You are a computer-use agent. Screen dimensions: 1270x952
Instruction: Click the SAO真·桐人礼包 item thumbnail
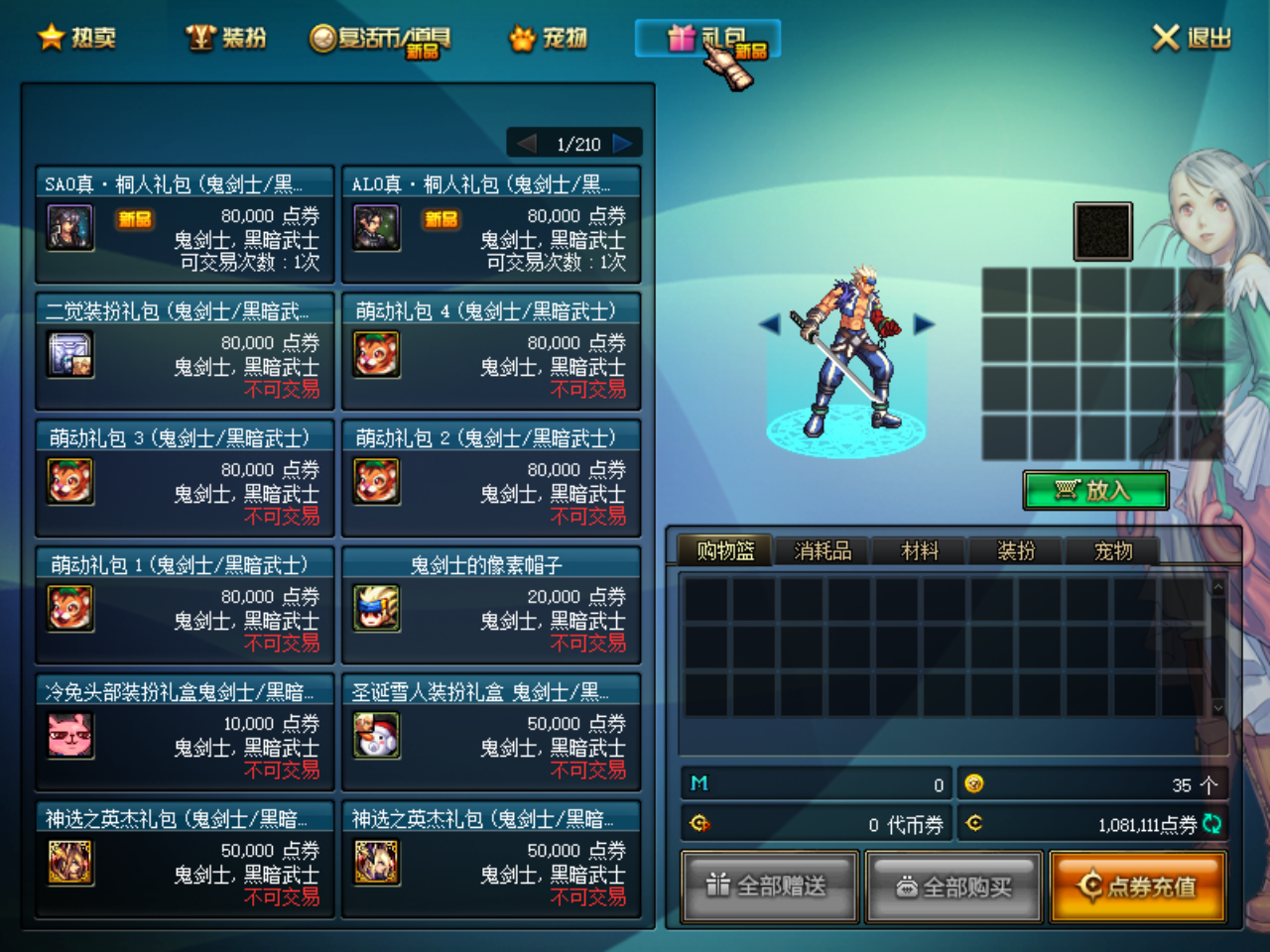point(69,226)
